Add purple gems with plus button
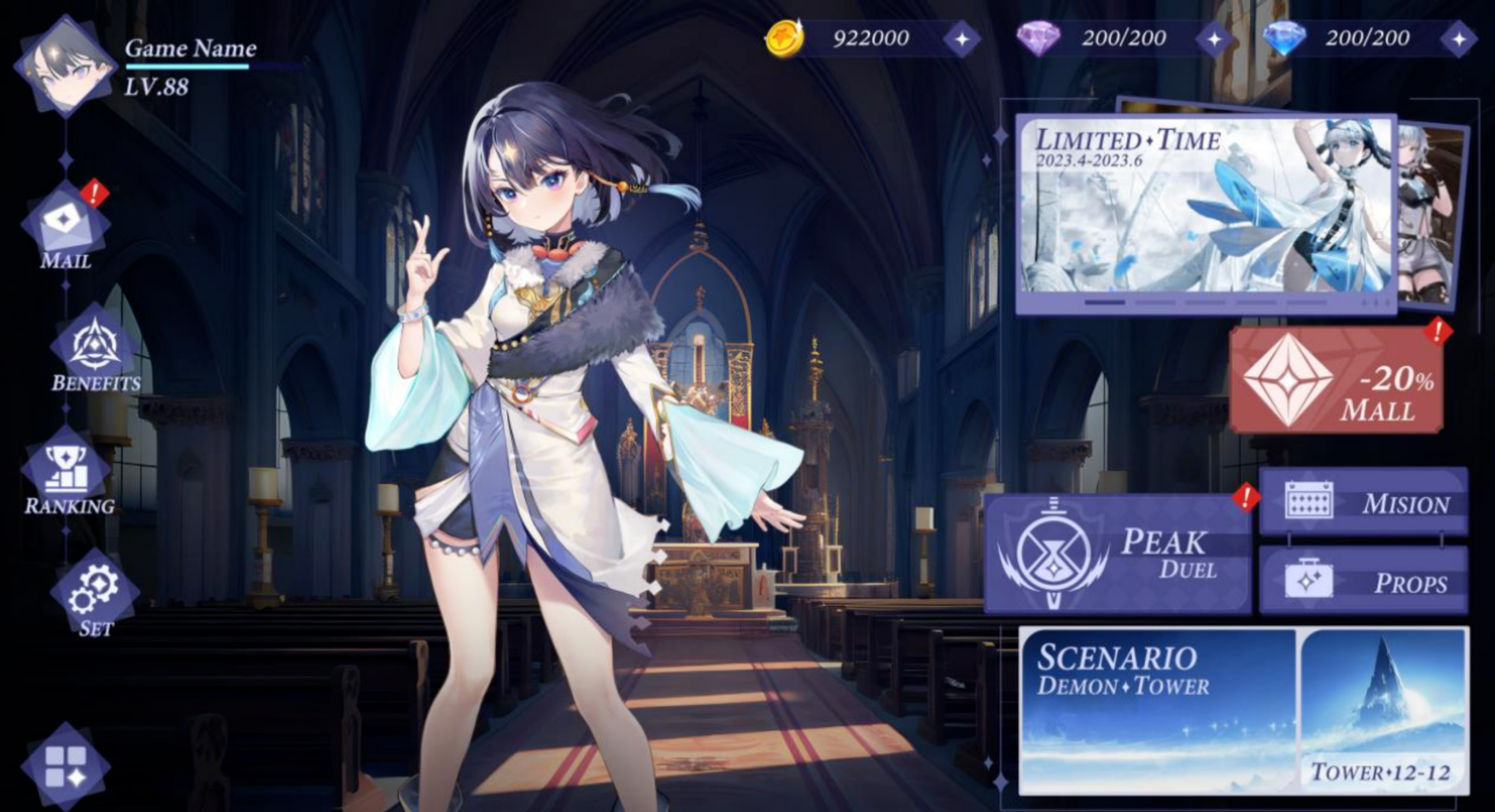 click(x=1214, y=39)
